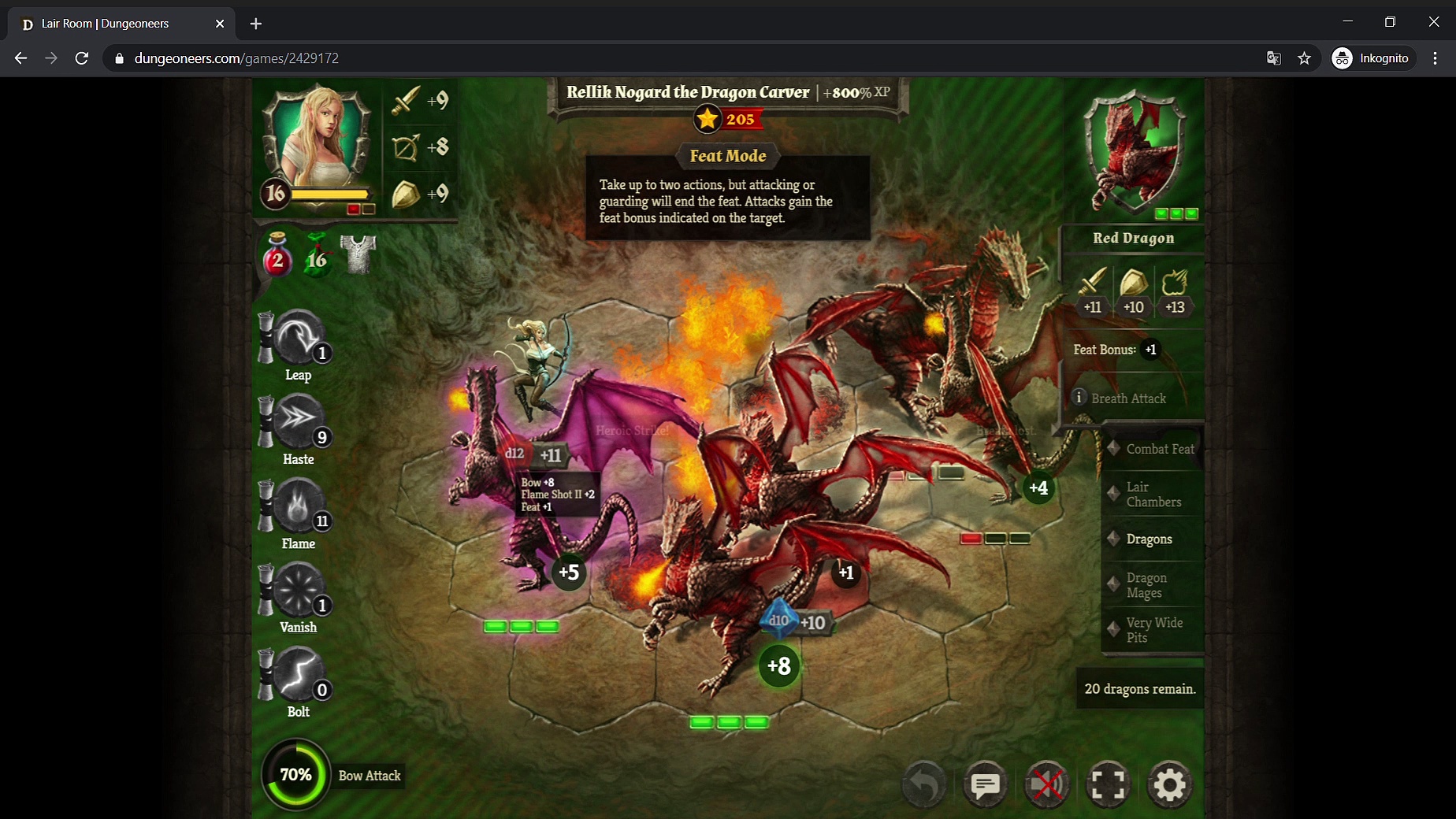The width and height of the screenshot is (1456, 819).
Task: Use the red health potion
Action: 277,256
